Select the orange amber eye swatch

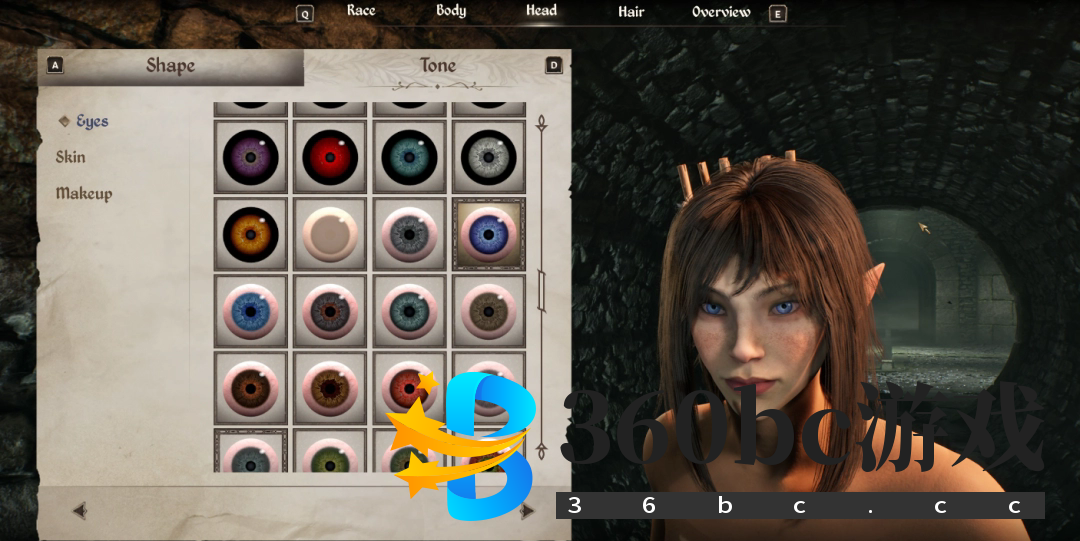click(250, 234)
